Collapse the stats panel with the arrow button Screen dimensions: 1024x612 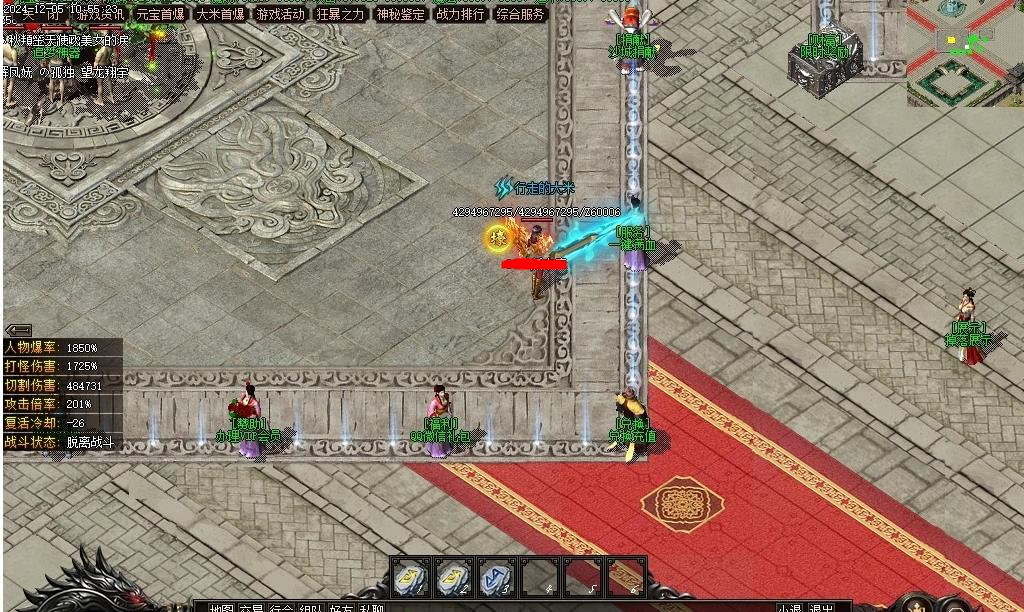(18, 330)
